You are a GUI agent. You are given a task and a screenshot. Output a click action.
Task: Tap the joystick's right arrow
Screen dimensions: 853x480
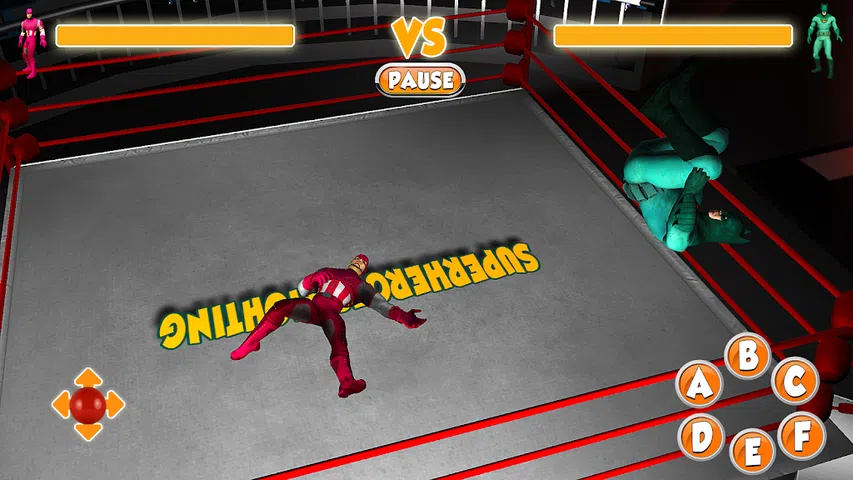click(116, 404)
